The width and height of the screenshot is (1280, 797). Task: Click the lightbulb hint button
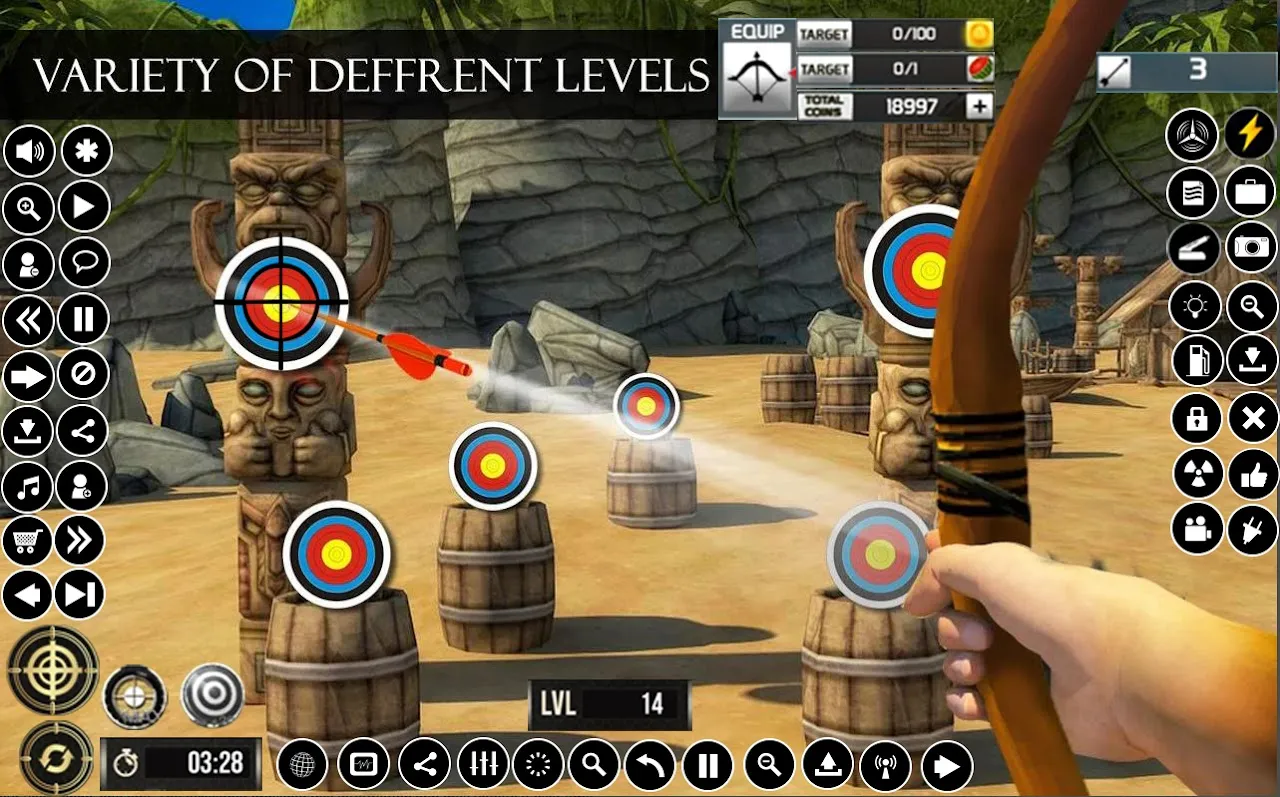[1195, 307]
